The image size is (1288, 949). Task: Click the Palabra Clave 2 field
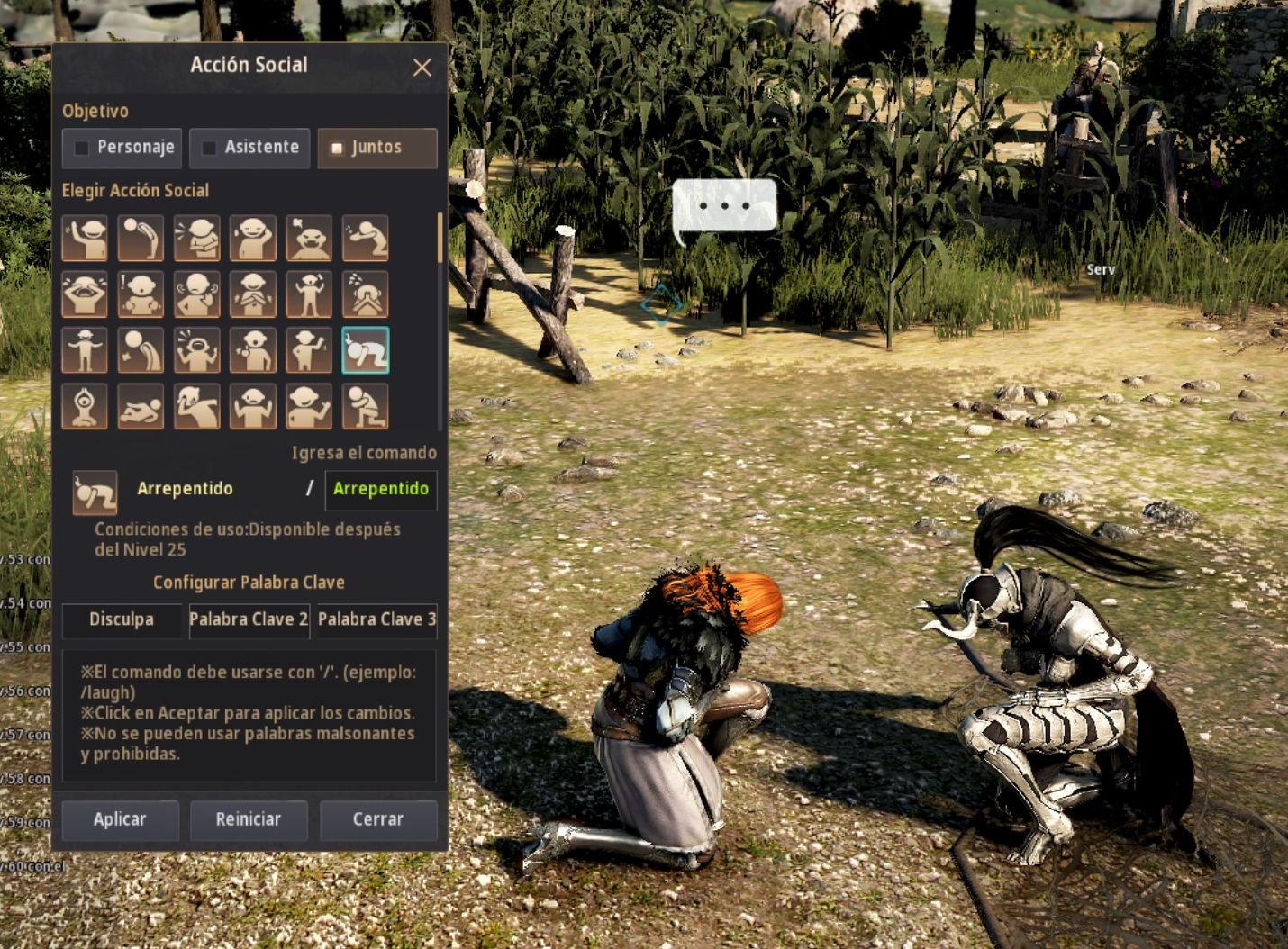[249, 619]
